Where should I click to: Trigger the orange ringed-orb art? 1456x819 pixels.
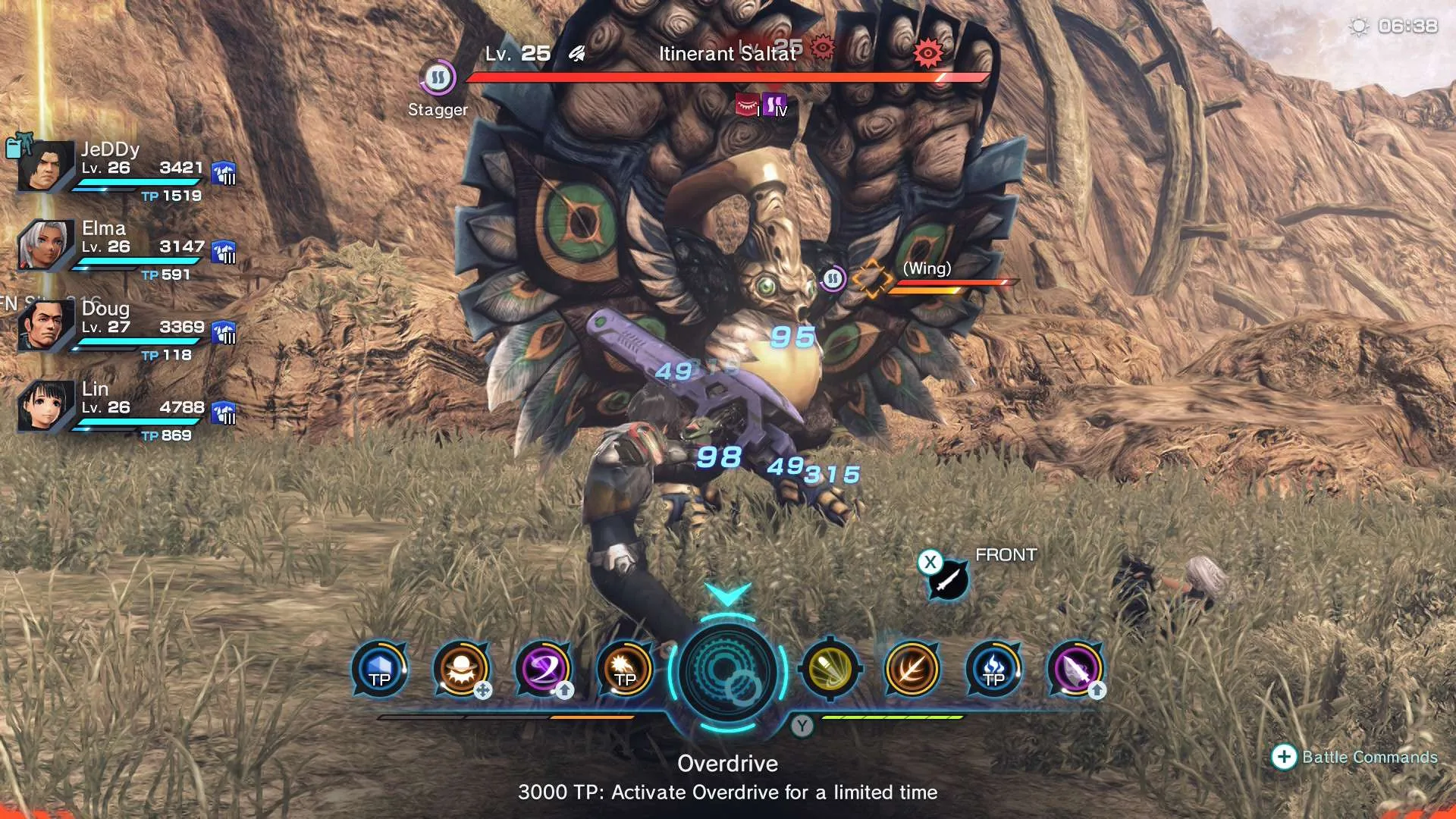(461, 670)
